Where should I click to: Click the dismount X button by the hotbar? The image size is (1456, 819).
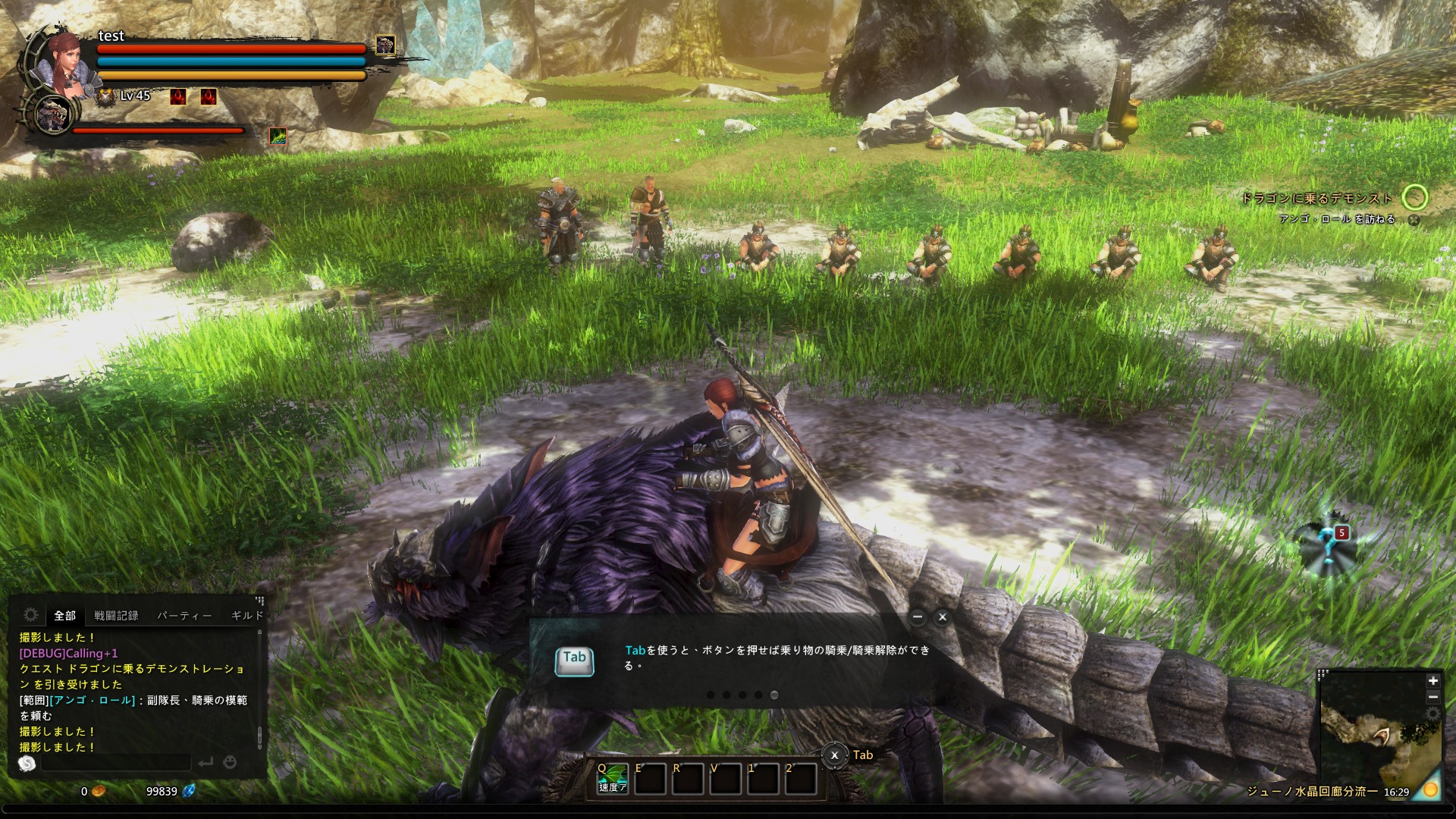(x=834, y=755)
